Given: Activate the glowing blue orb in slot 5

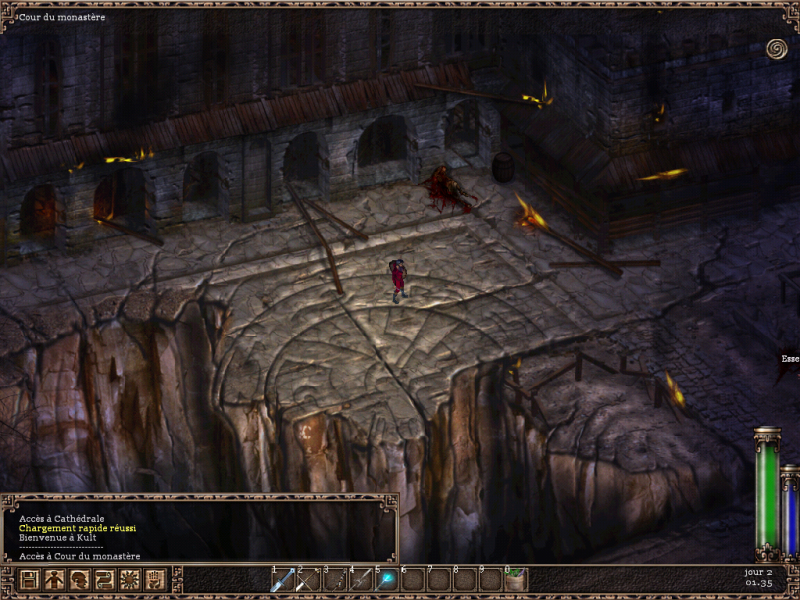Looking at the screenshot, I should (x=387, y=580).
